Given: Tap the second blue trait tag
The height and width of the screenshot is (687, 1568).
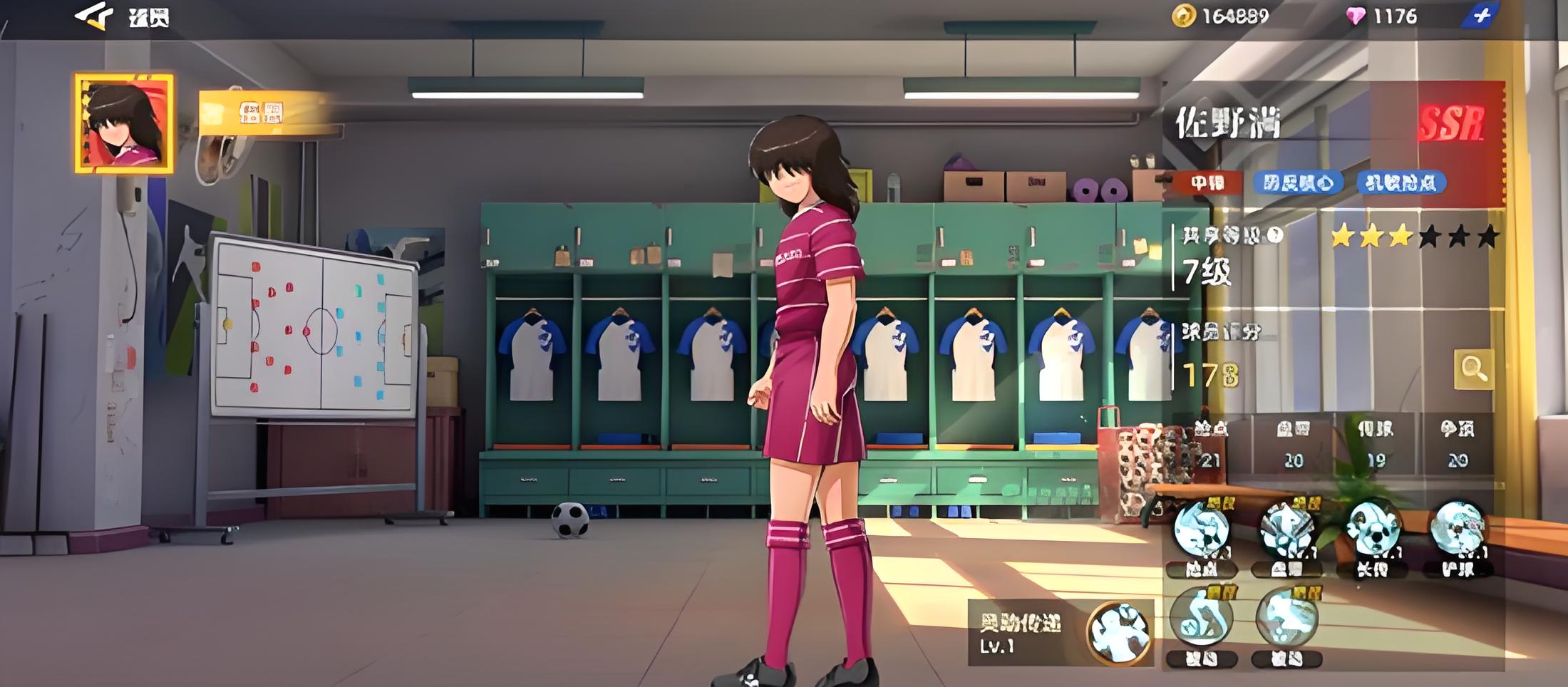Looking at the screenshot, I should point(1401,183).
